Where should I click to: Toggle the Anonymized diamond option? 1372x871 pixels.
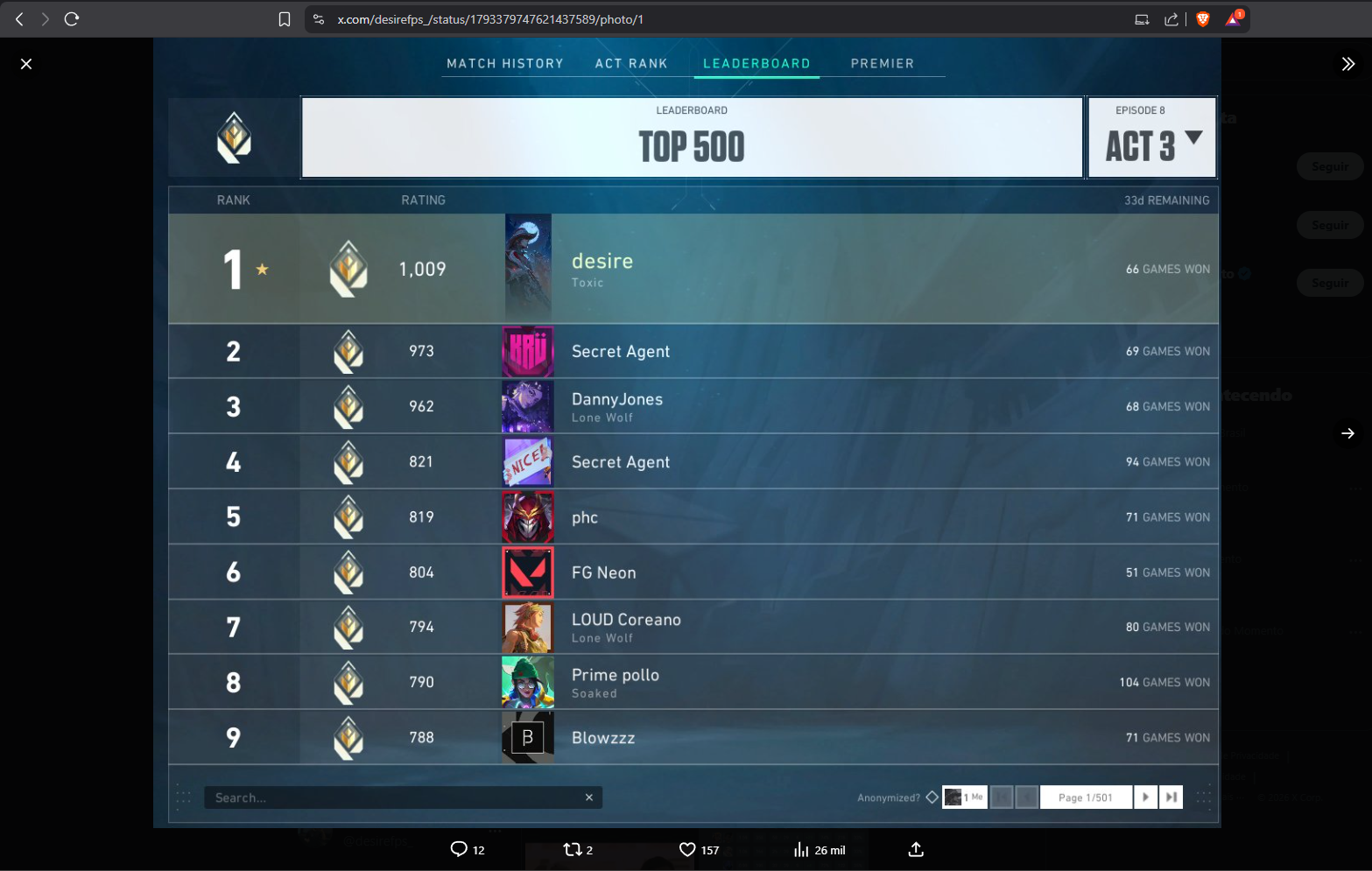click(x=932, y=797)
